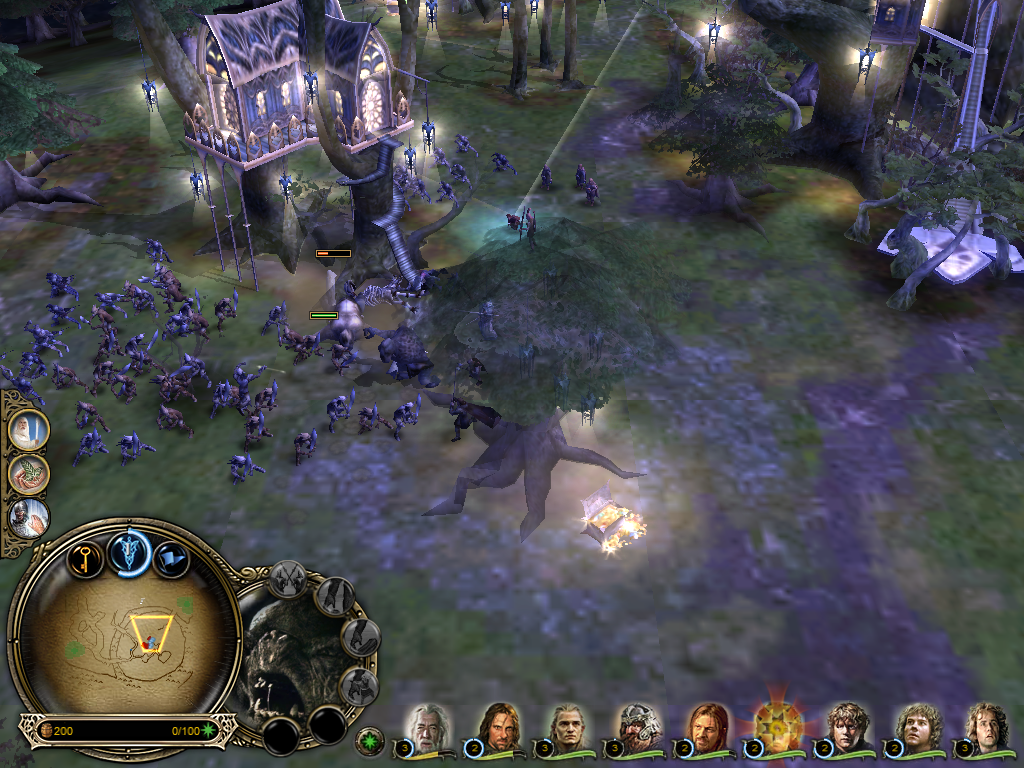Viewport: 1024px width, 768px height.
Task: Select Gandalf's hero portrait
Action: pyautogui.click(x=428, y=728)
